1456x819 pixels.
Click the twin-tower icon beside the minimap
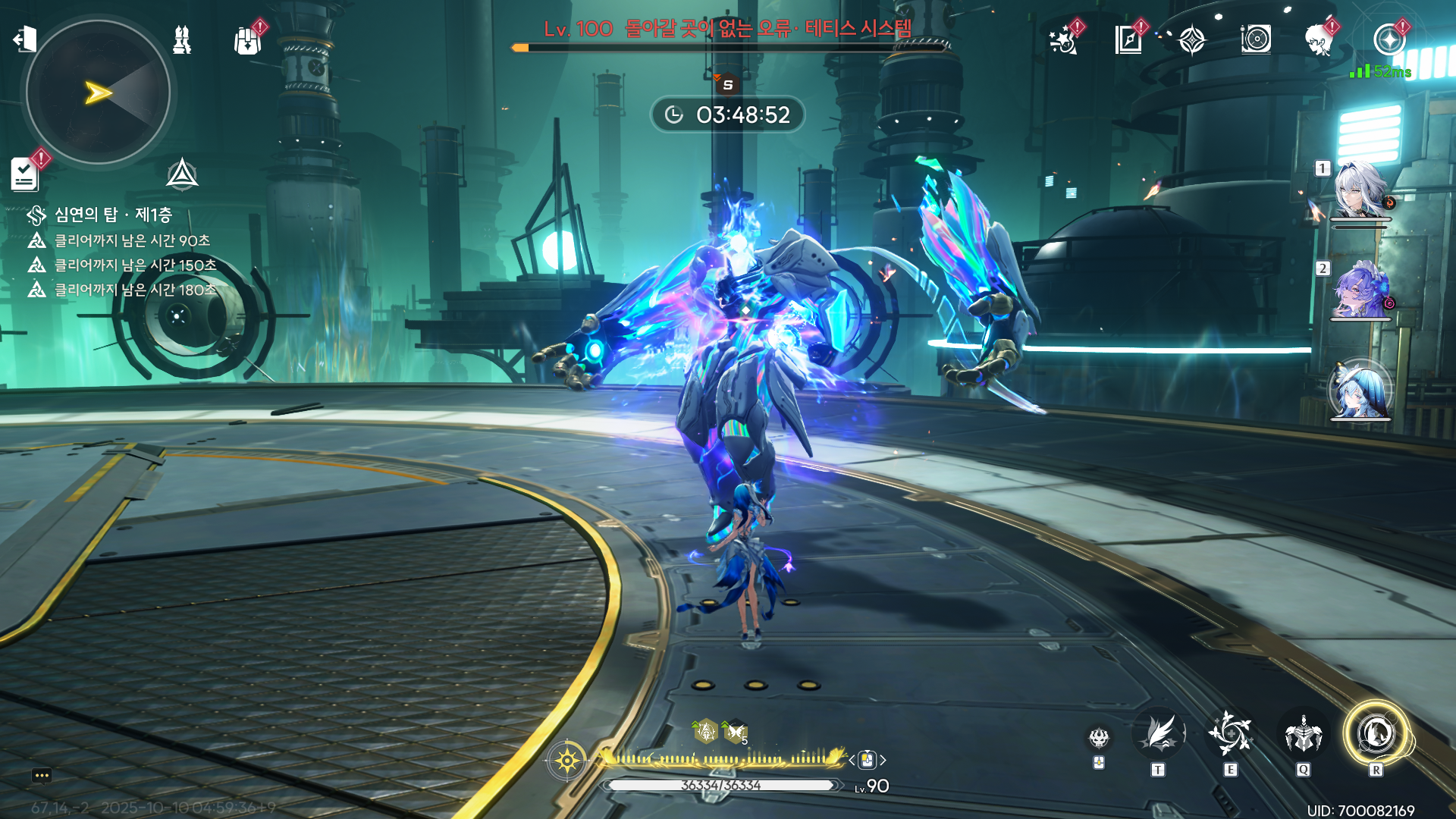(x=182, y=39)
